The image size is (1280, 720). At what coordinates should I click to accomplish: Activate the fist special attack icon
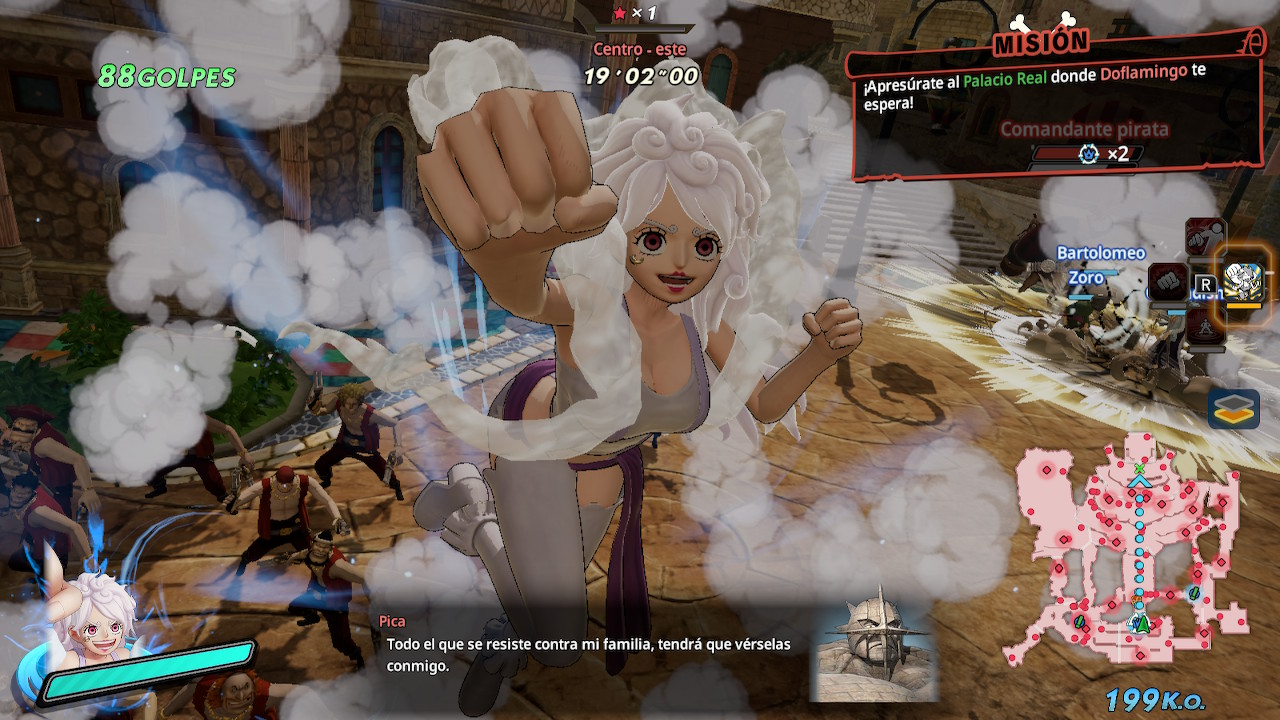coord(1167,281)
